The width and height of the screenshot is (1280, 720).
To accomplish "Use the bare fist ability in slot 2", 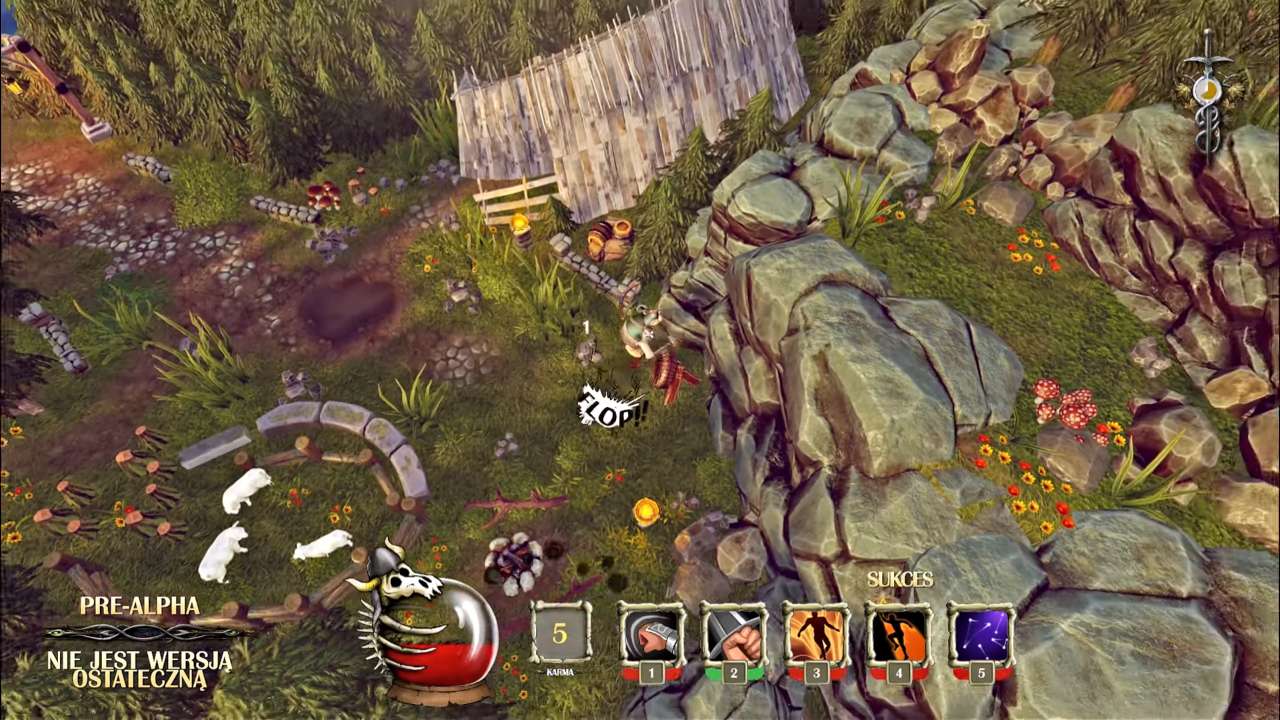I will (733, 636).
